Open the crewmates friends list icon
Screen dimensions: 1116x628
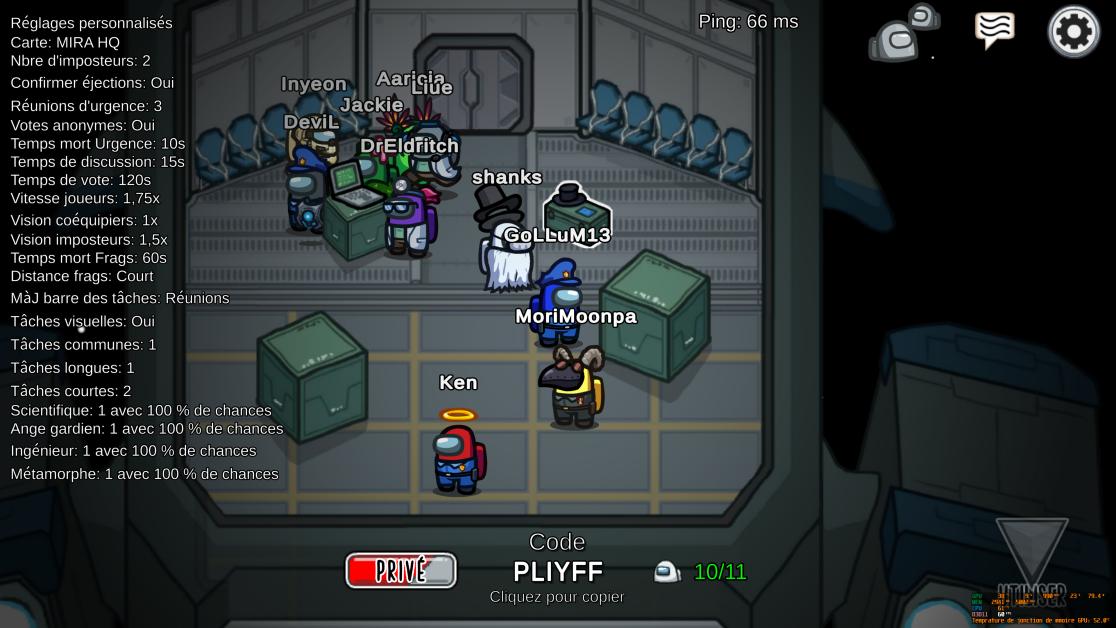[904, 33]
